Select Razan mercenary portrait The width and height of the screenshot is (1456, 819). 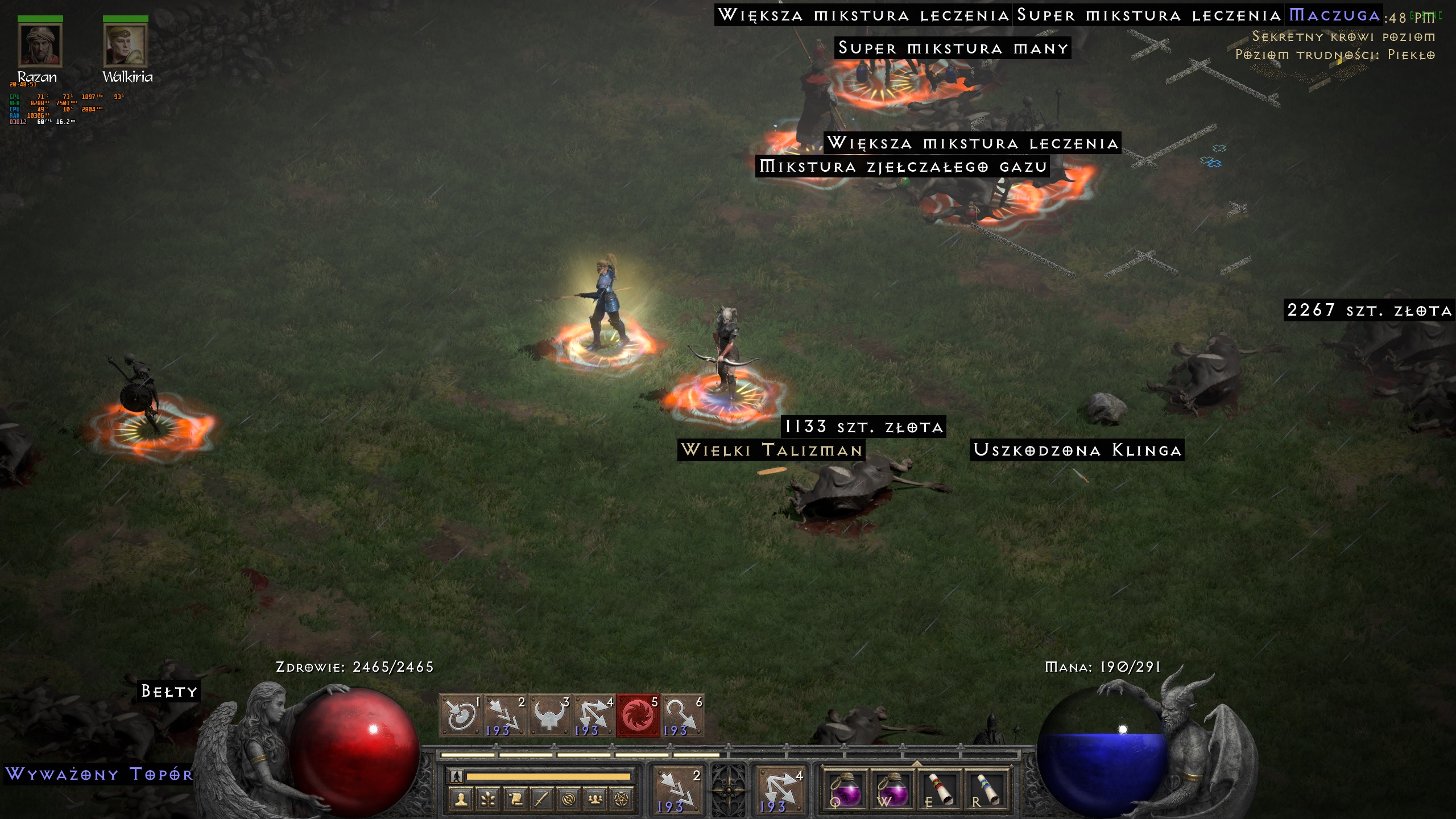tap(39, 45)
